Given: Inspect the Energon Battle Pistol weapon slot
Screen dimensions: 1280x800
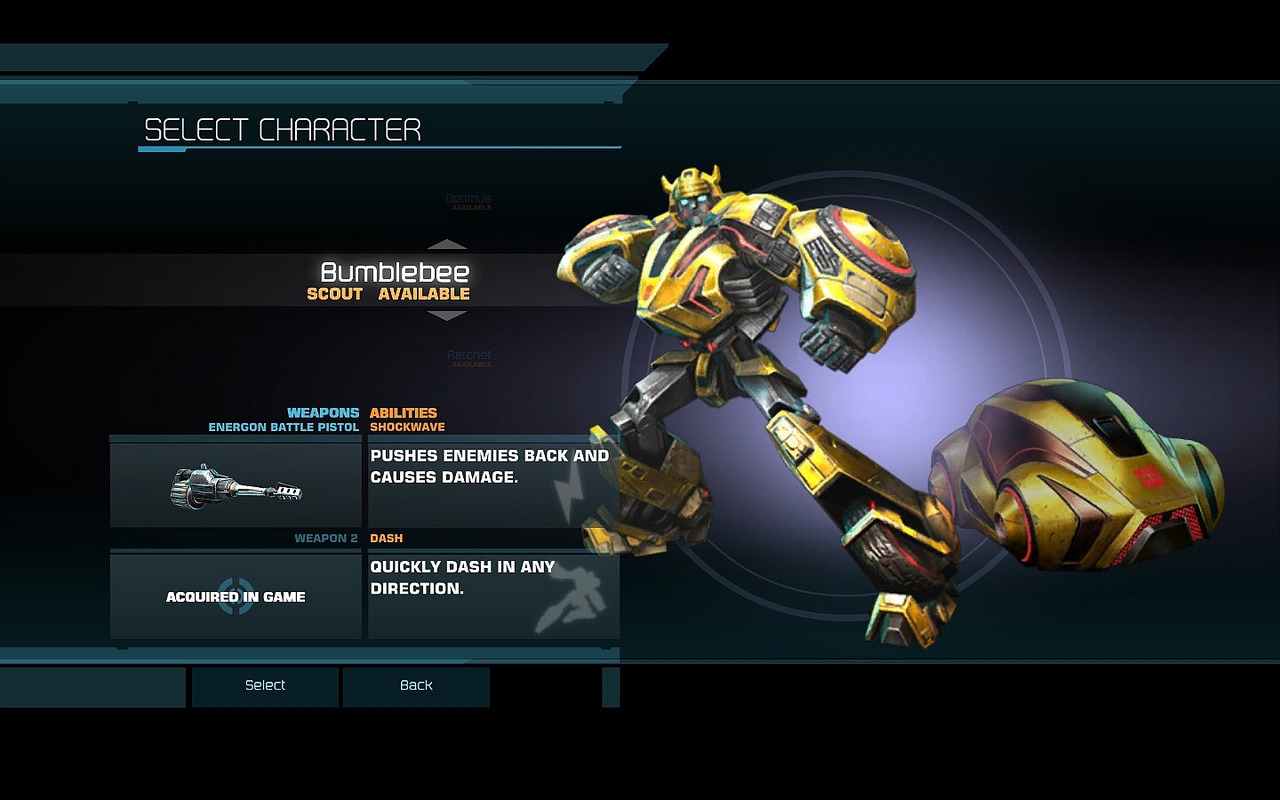Looking at the screenshot, I should tap(236, 485).
